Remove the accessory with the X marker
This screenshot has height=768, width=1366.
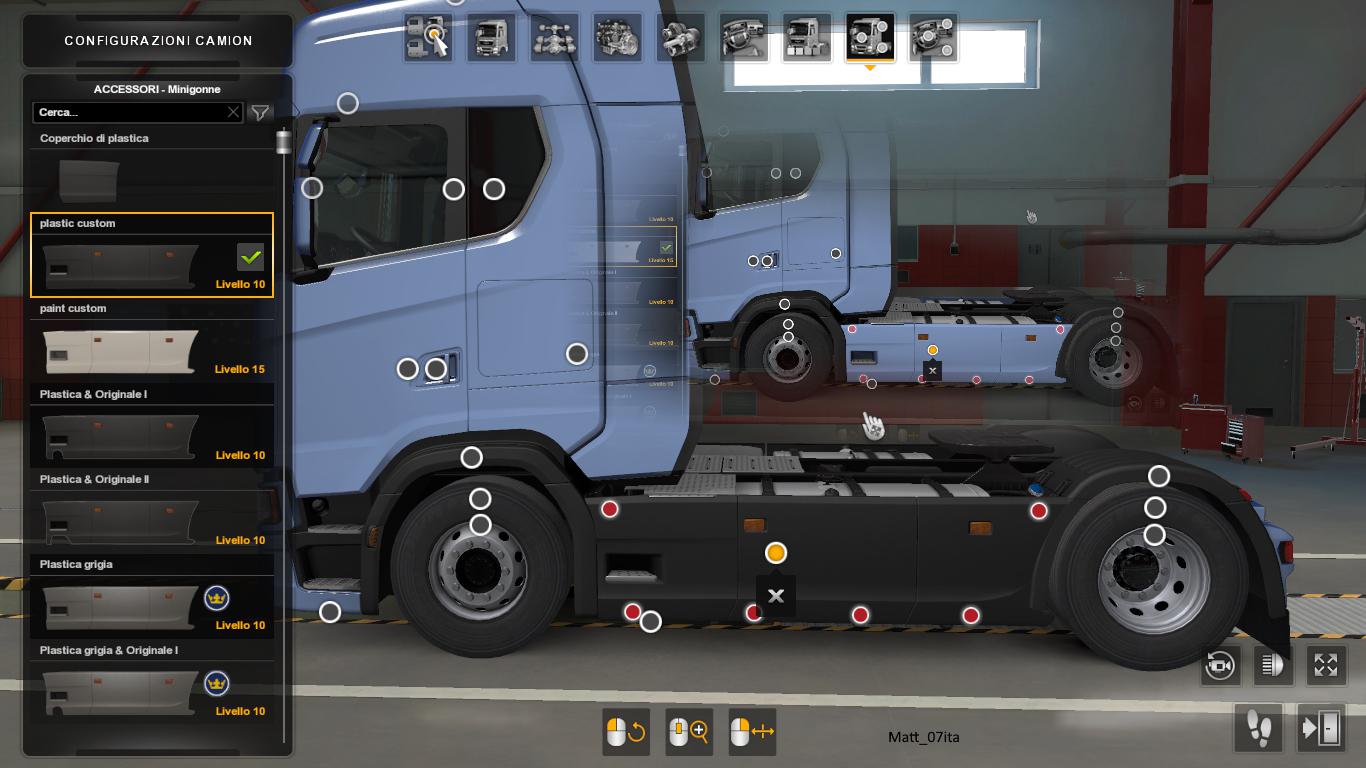[x=775, y=595]
